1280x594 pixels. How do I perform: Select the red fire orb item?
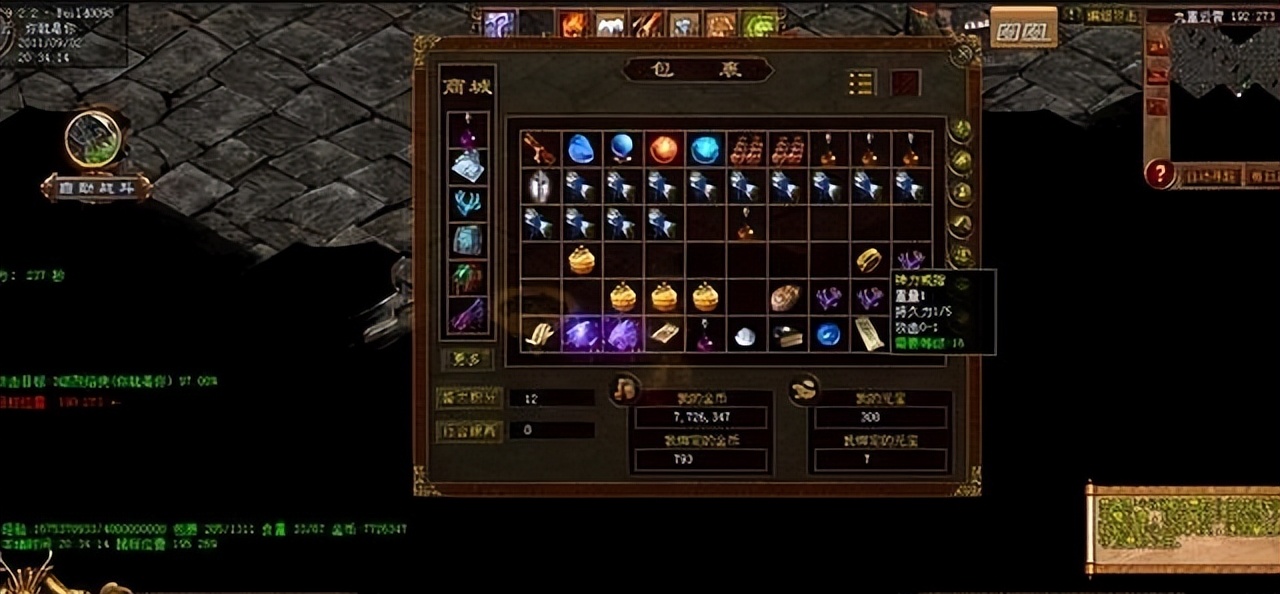click(664, 149)
